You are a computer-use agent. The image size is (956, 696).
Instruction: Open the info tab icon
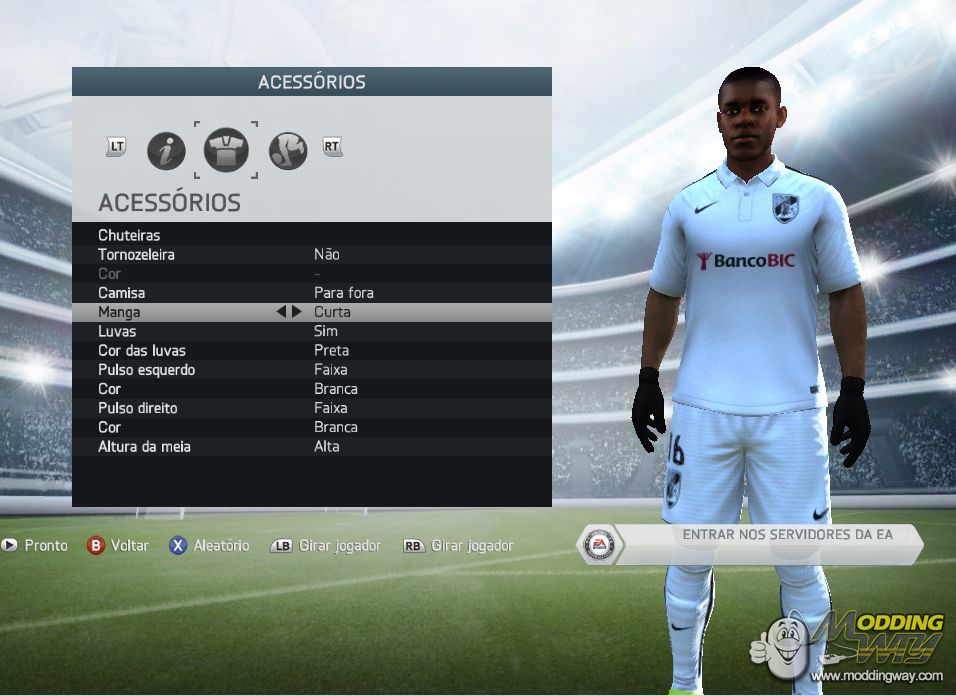[166, 151]
